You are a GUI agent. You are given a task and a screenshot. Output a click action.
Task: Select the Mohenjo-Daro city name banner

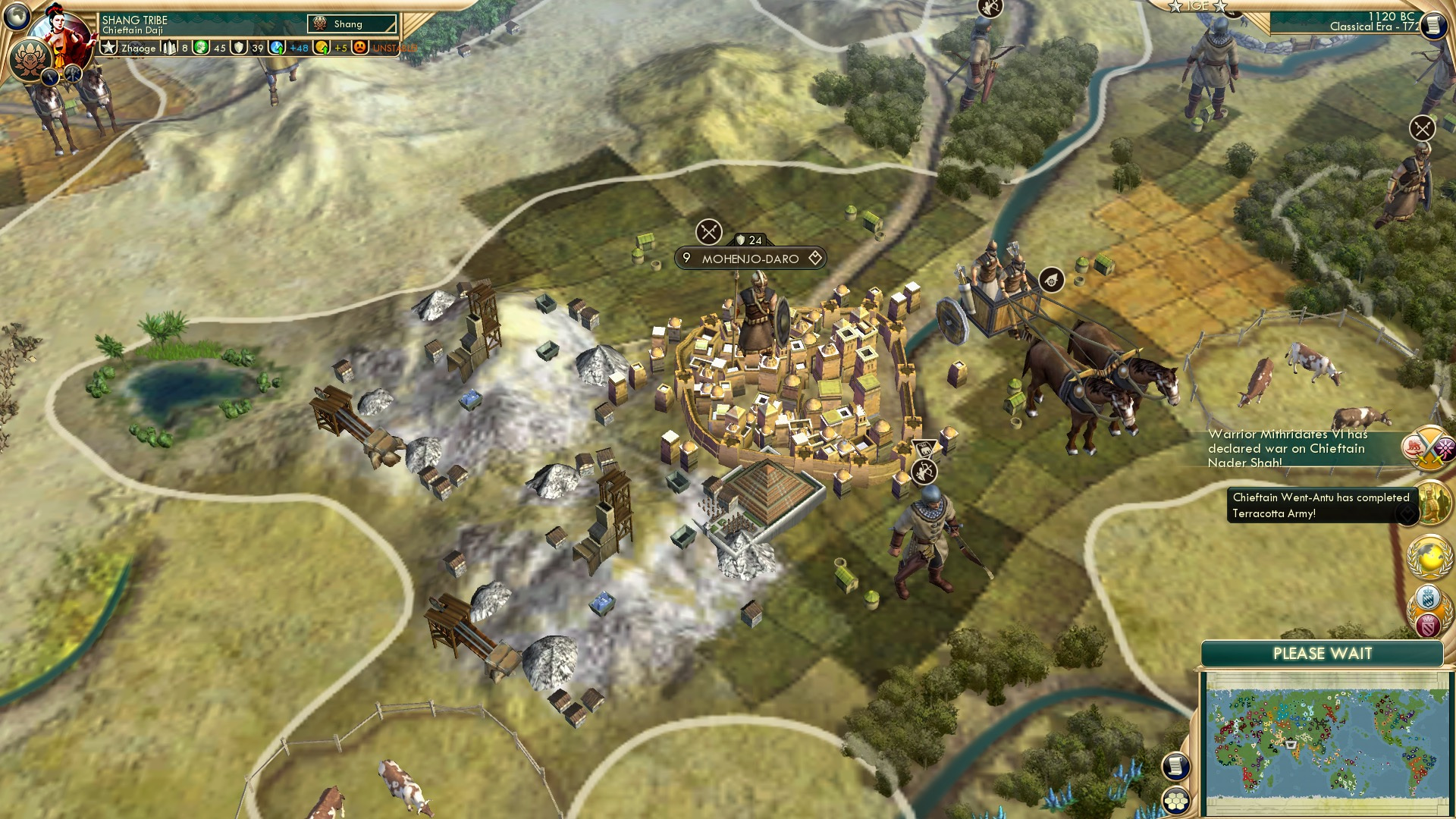(749, 258)
